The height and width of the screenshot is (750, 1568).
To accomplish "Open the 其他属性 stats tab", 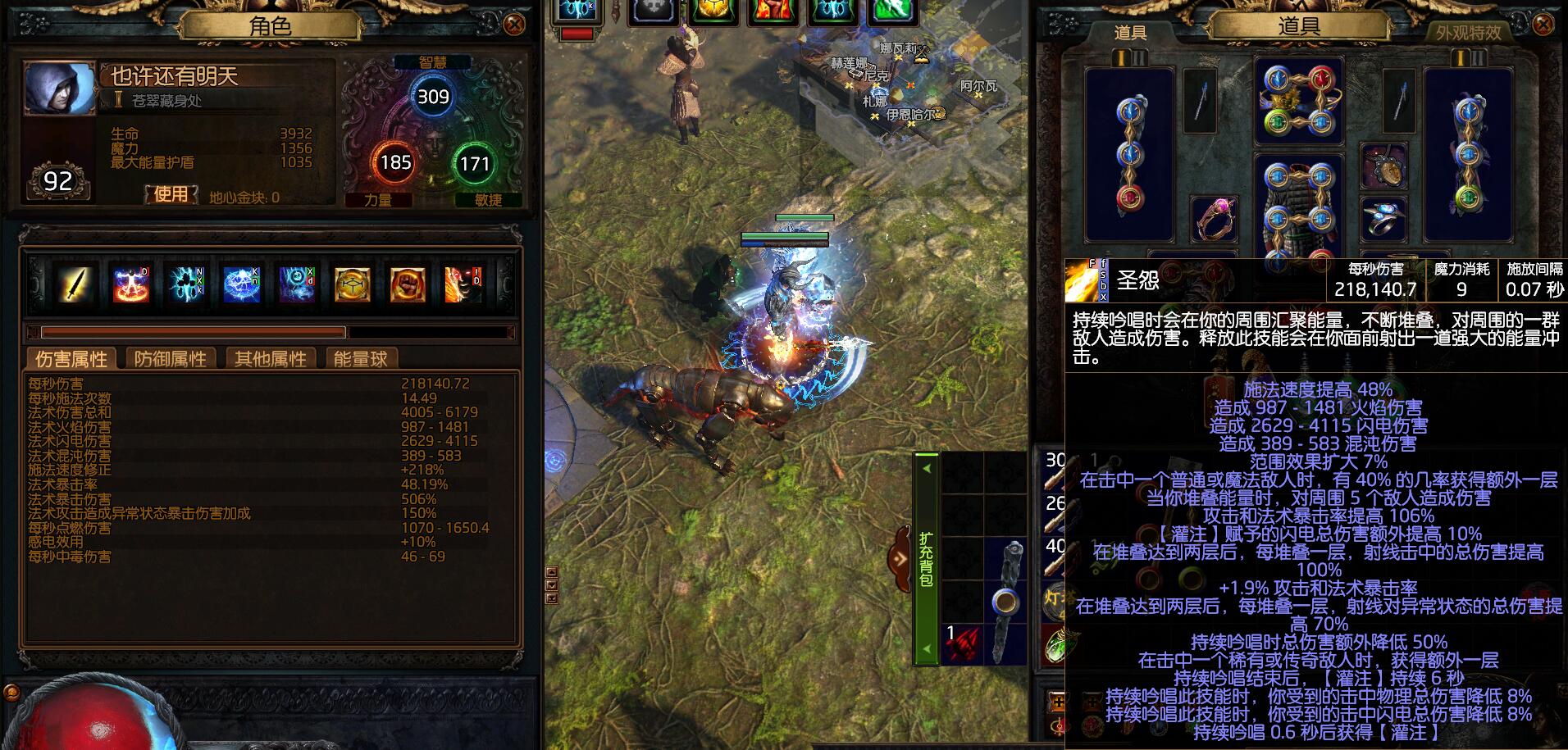I will (x=270, y=359).
